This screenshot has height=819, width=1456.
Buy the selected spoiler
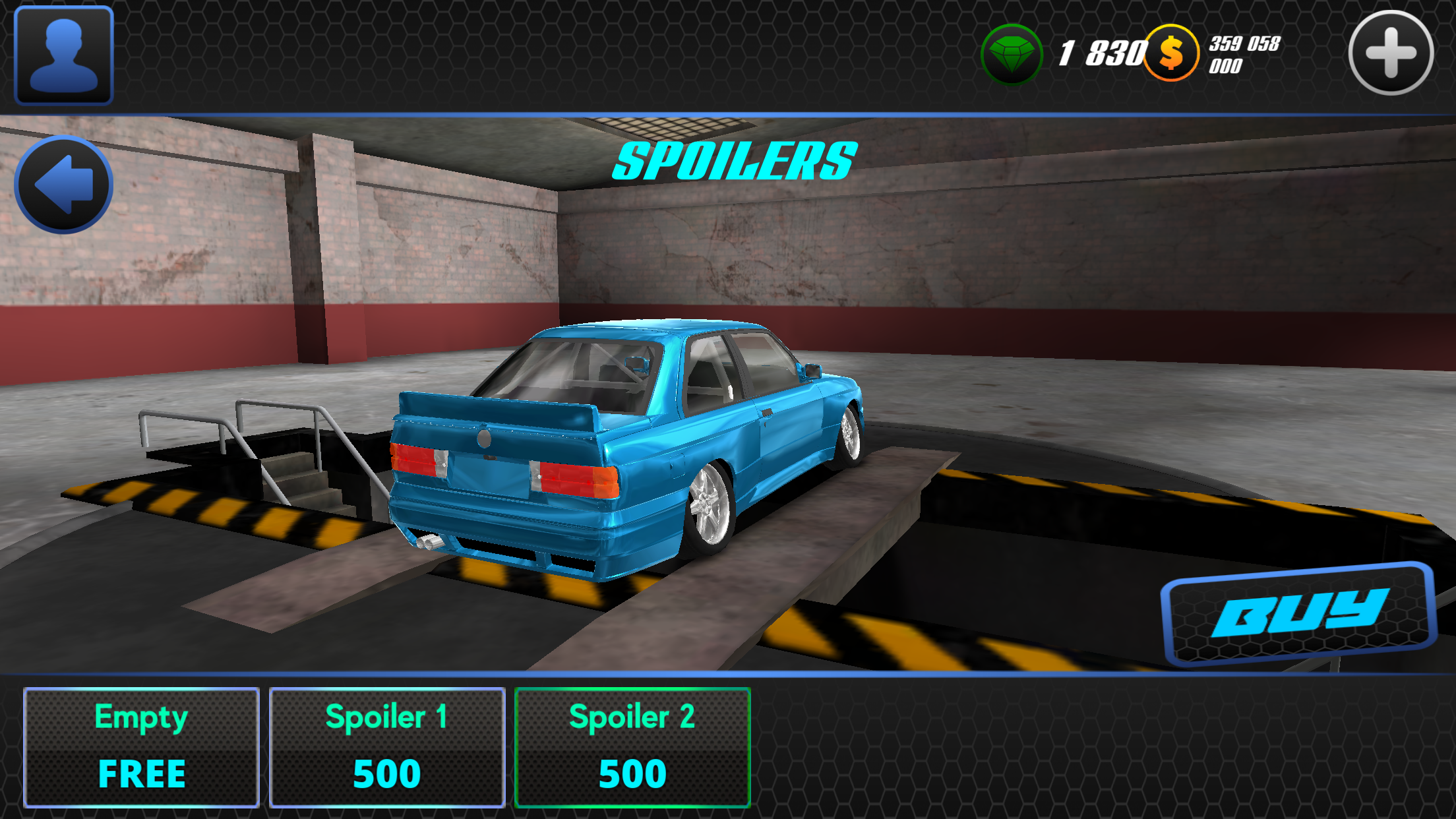pos(1298,614)
